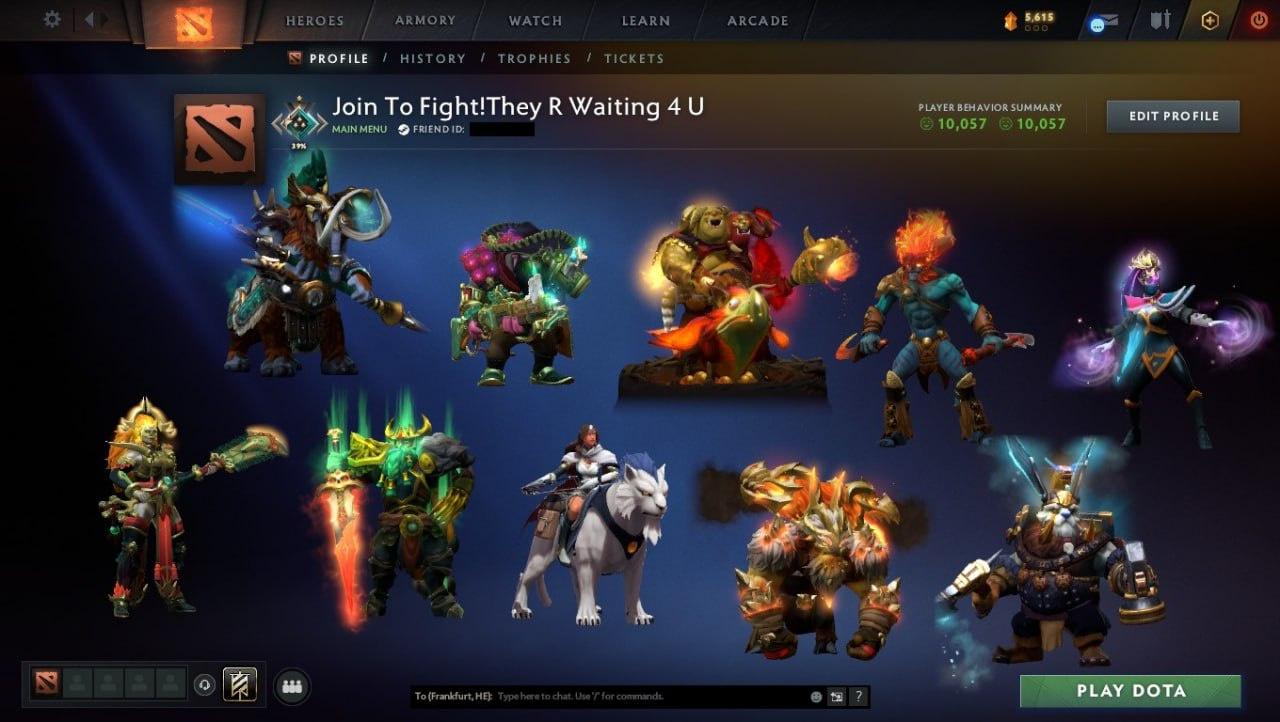Image resolution: width=1280 pixels, height=722 pixels.
Task: Switch to the HISTORY tab
Action: pos(433,58)
